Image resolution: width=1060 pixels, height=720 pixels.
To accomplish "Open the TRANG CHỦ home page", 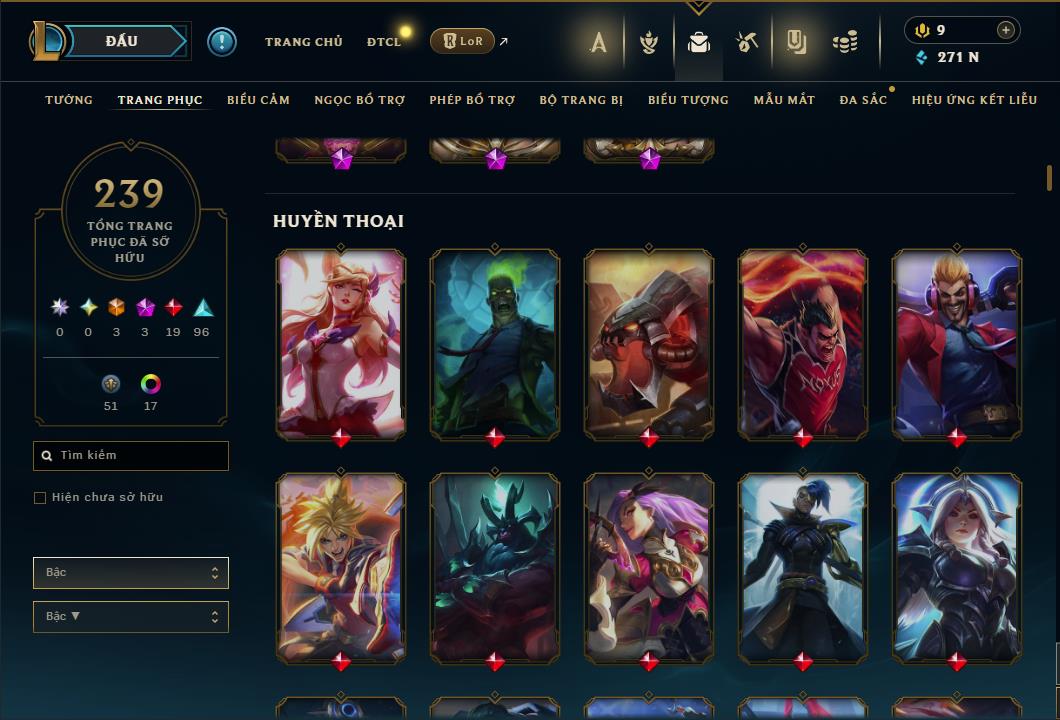I will (303, 42).
